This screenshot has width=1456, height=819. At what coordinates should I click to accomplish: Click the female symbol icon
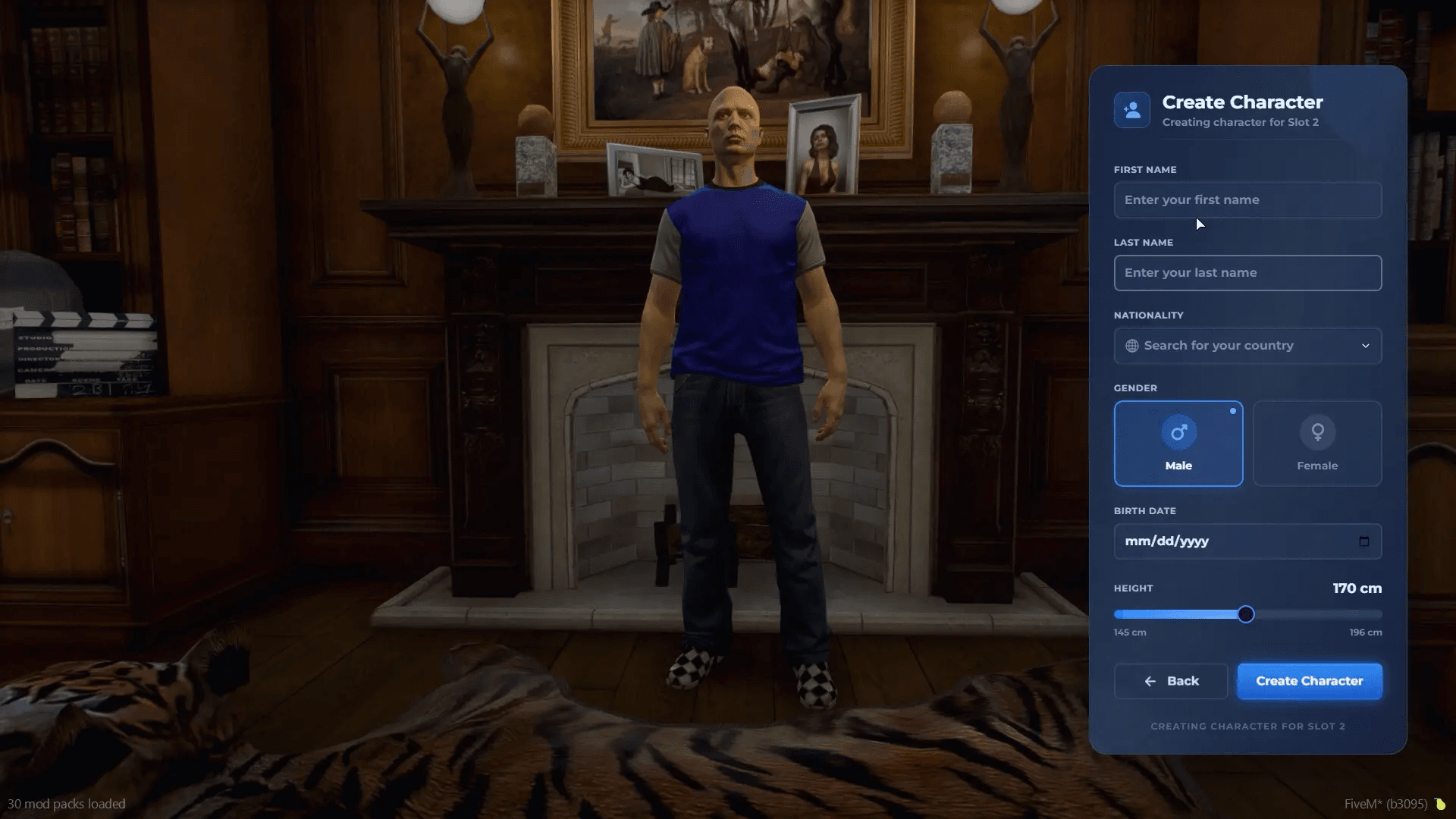click(1317, 433)
